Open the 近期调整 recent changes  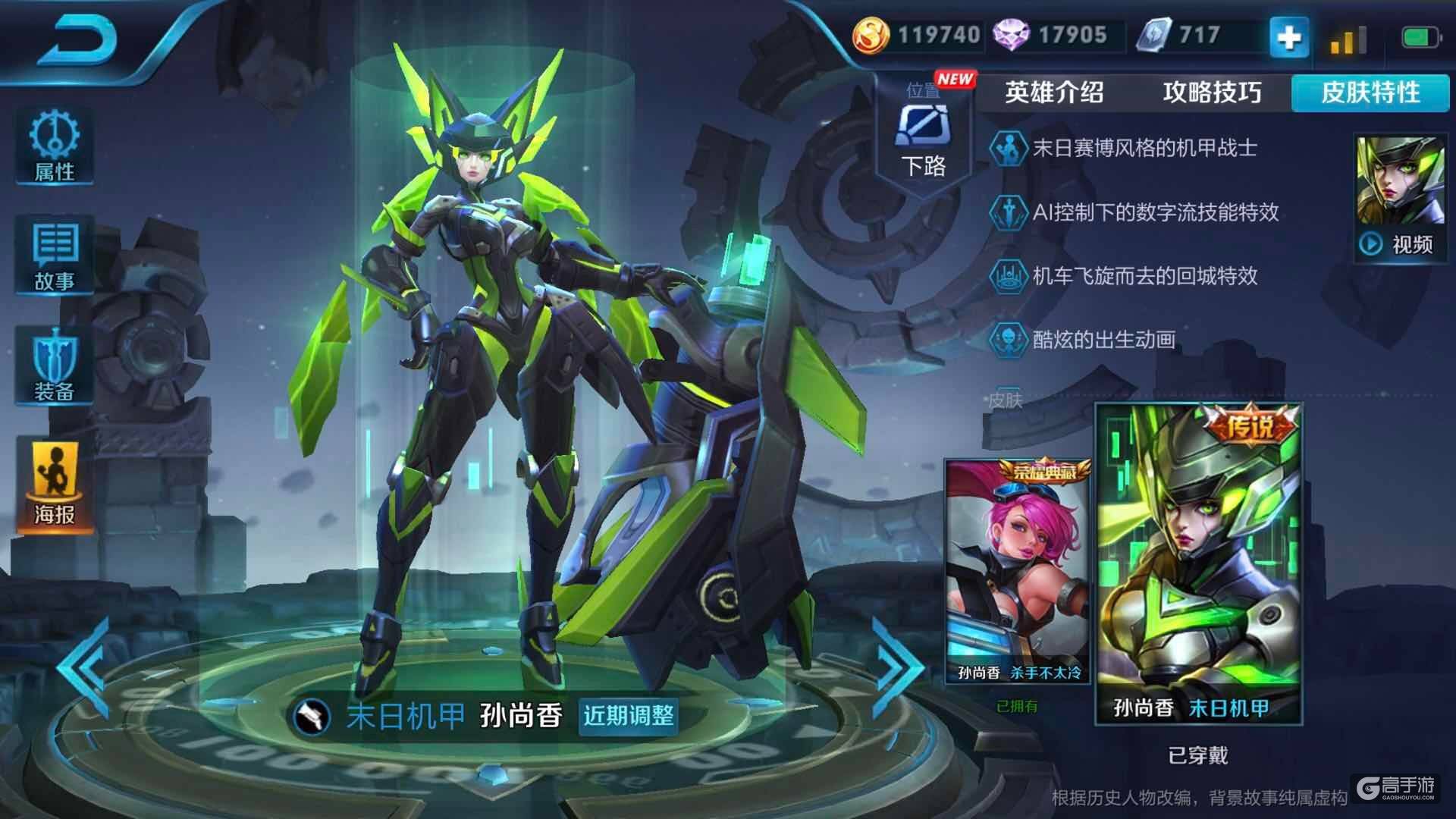click(628, 715)
